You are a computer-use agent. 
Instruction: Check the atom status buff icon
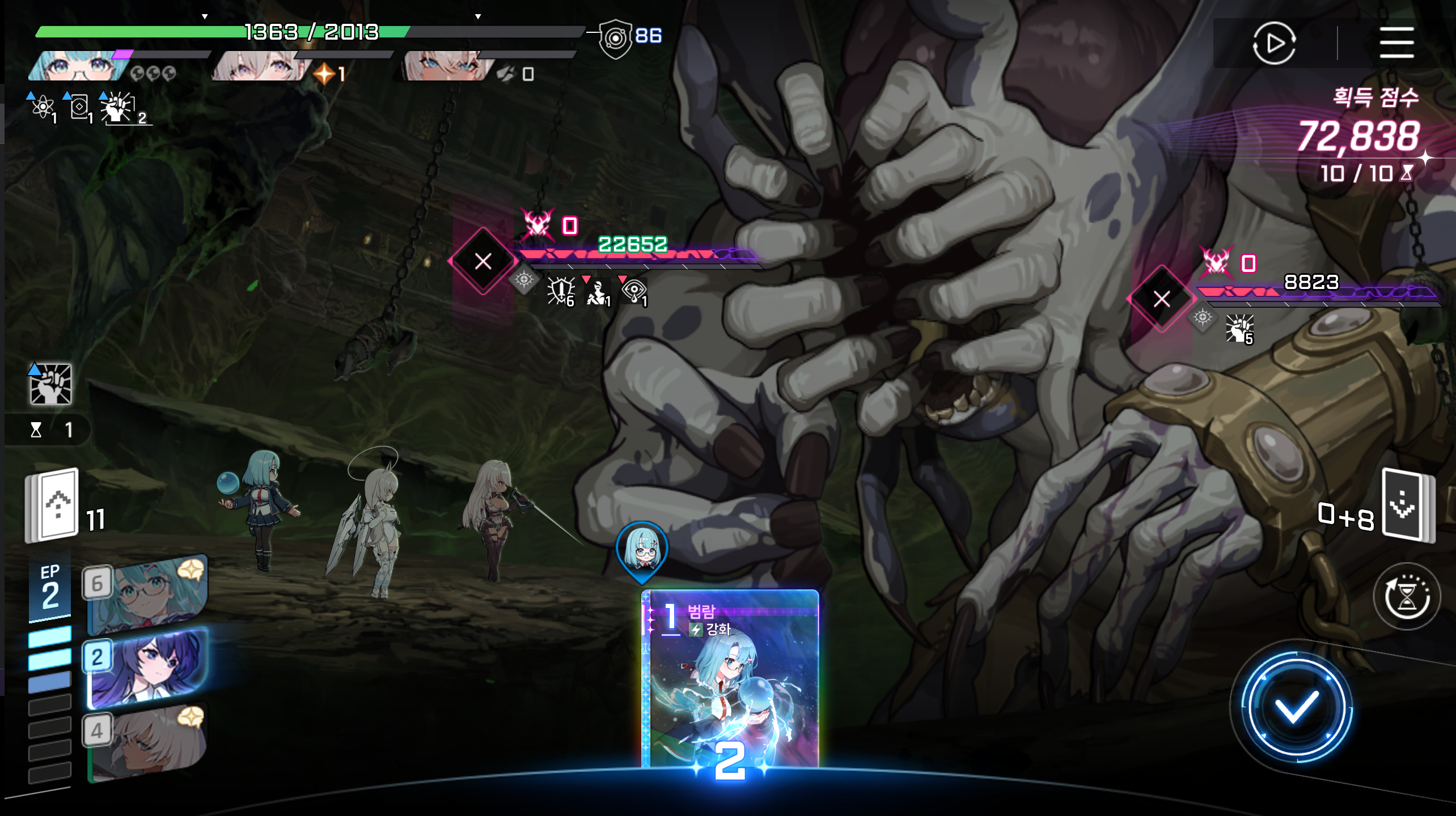43,107
